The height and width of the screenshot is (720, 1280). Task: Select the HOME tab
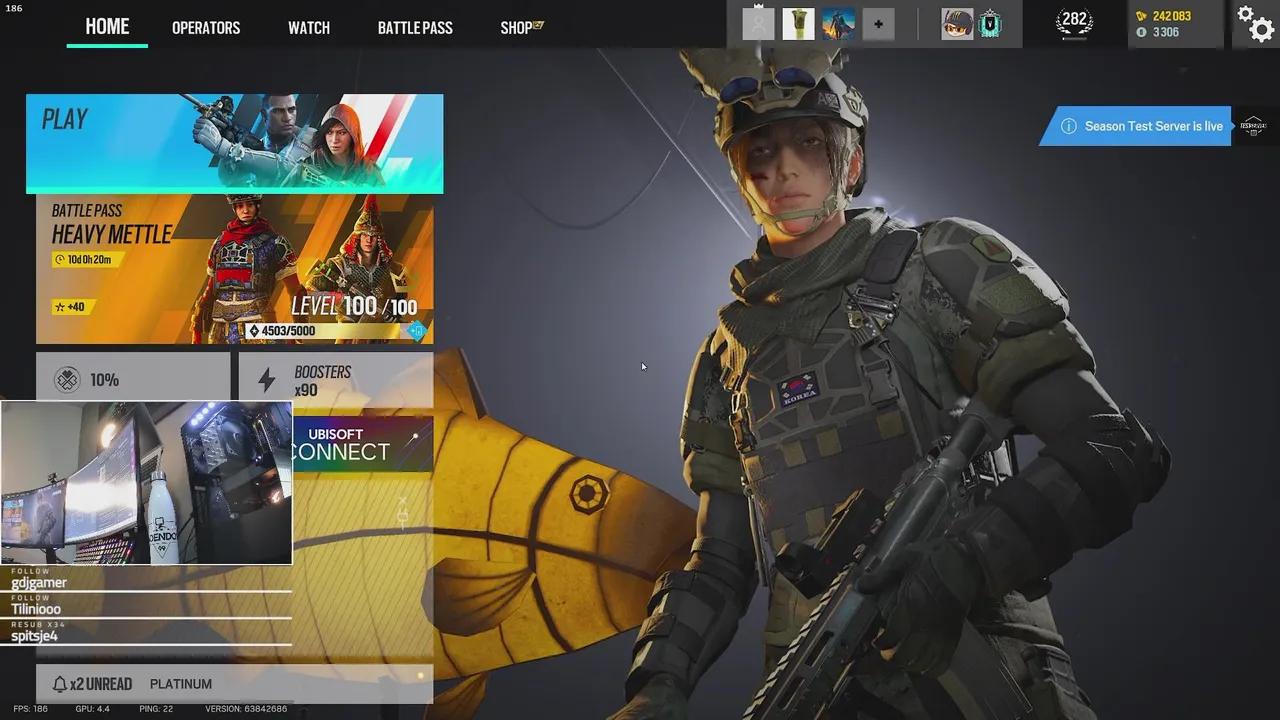click(107, 27)
